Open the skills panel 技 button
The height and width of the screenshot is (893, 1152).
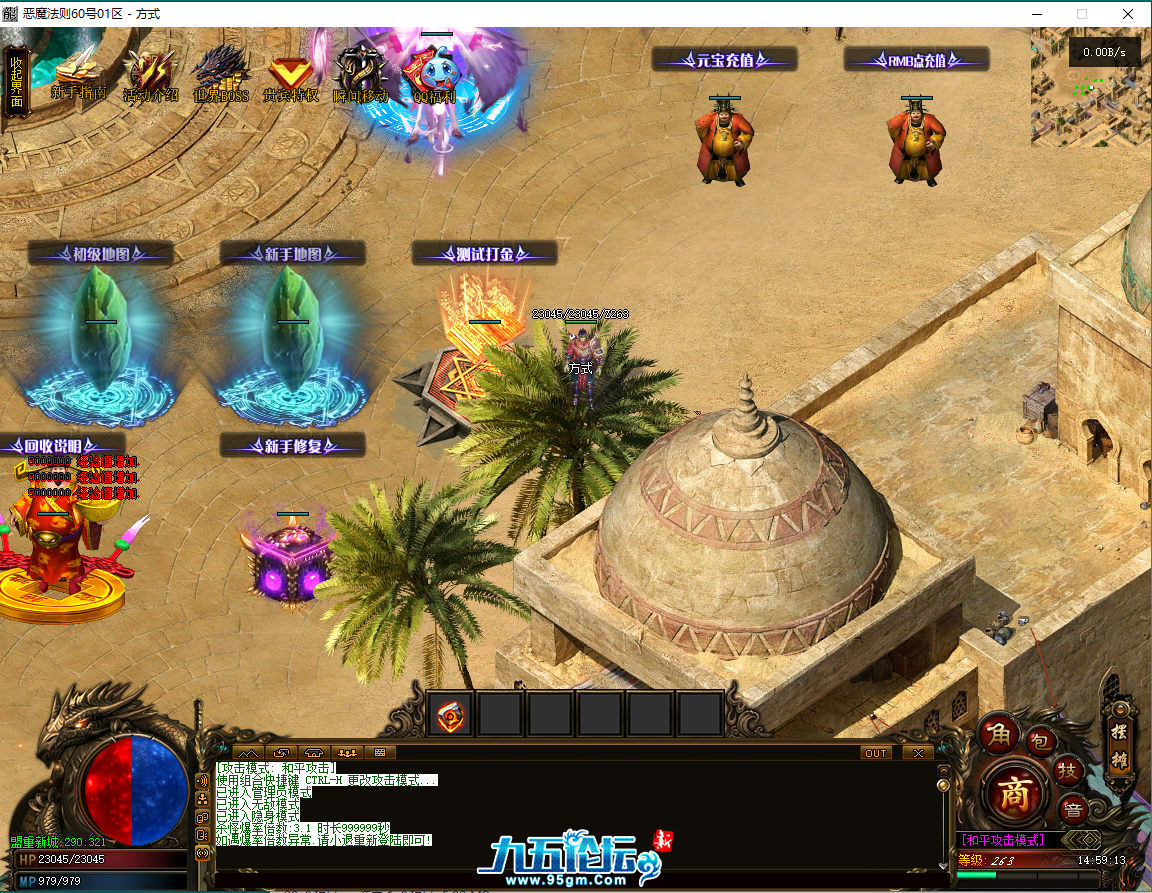point(1068,770)
